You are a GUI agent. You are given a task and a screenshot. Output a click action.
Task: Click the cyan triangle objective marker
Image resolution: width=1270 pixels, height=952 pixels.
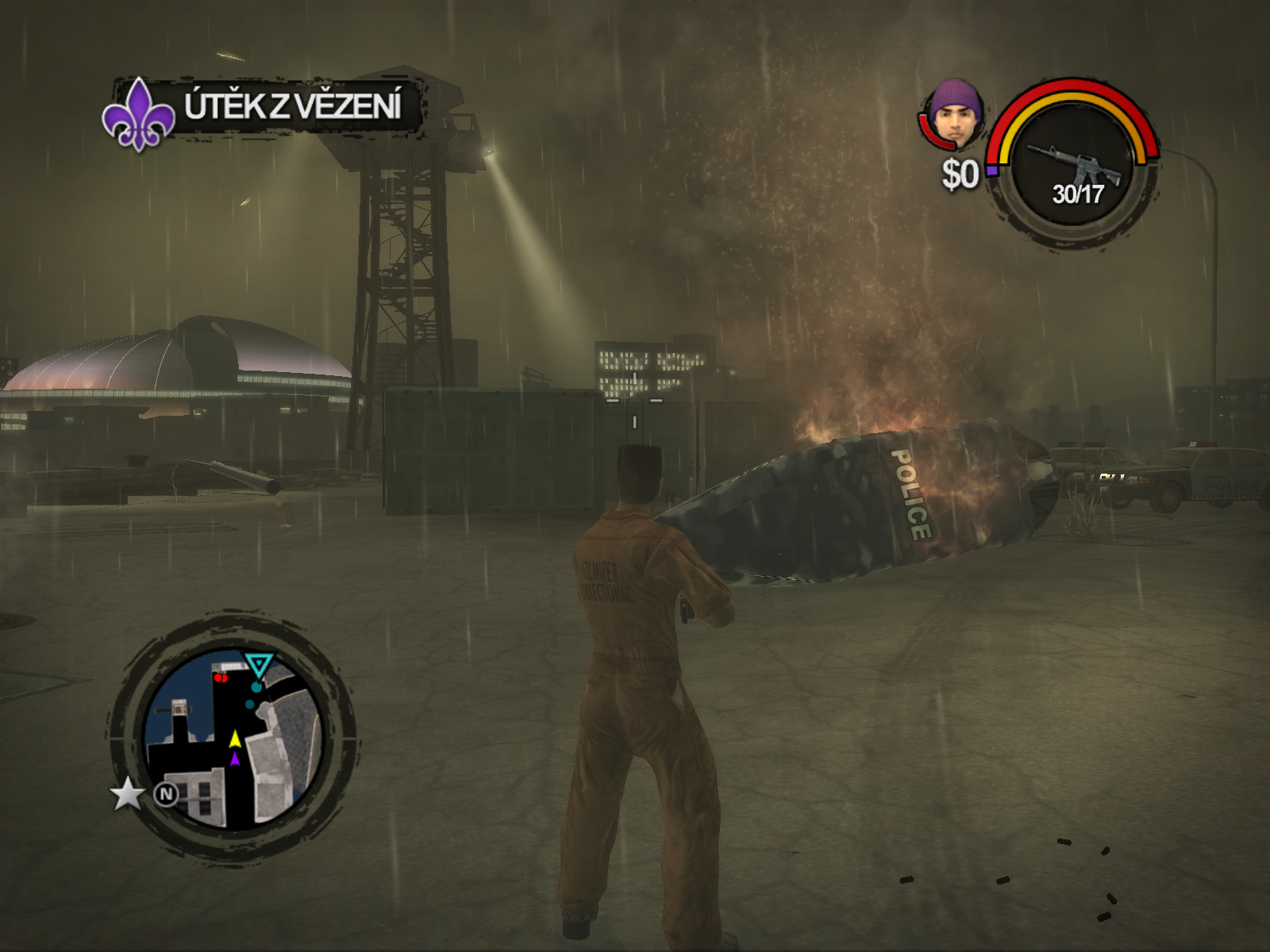pos(258,665)
